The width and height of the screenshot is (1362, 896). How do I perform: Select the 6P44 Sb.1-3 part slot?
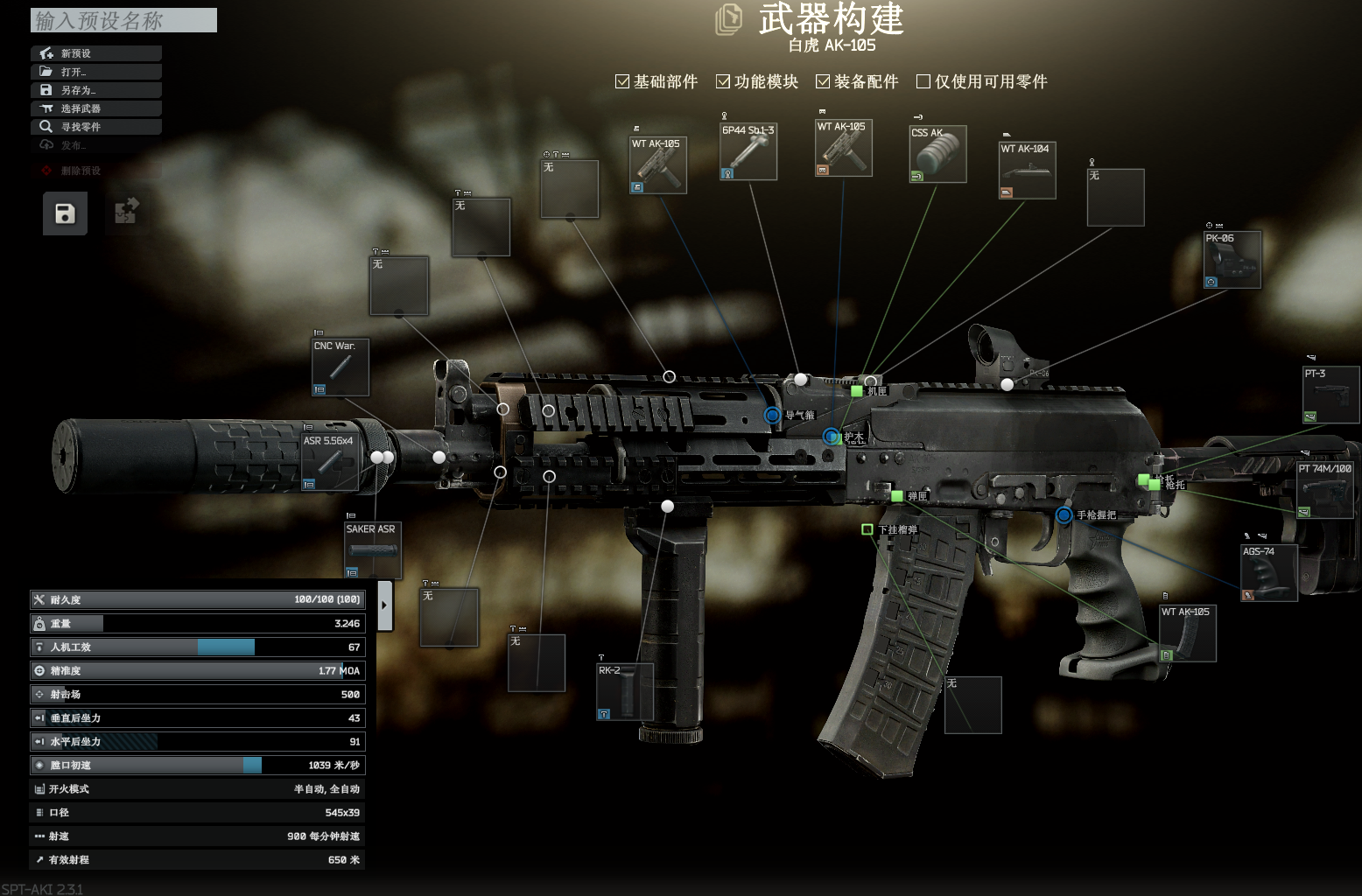pyautogui.click(x=748, y=152)
